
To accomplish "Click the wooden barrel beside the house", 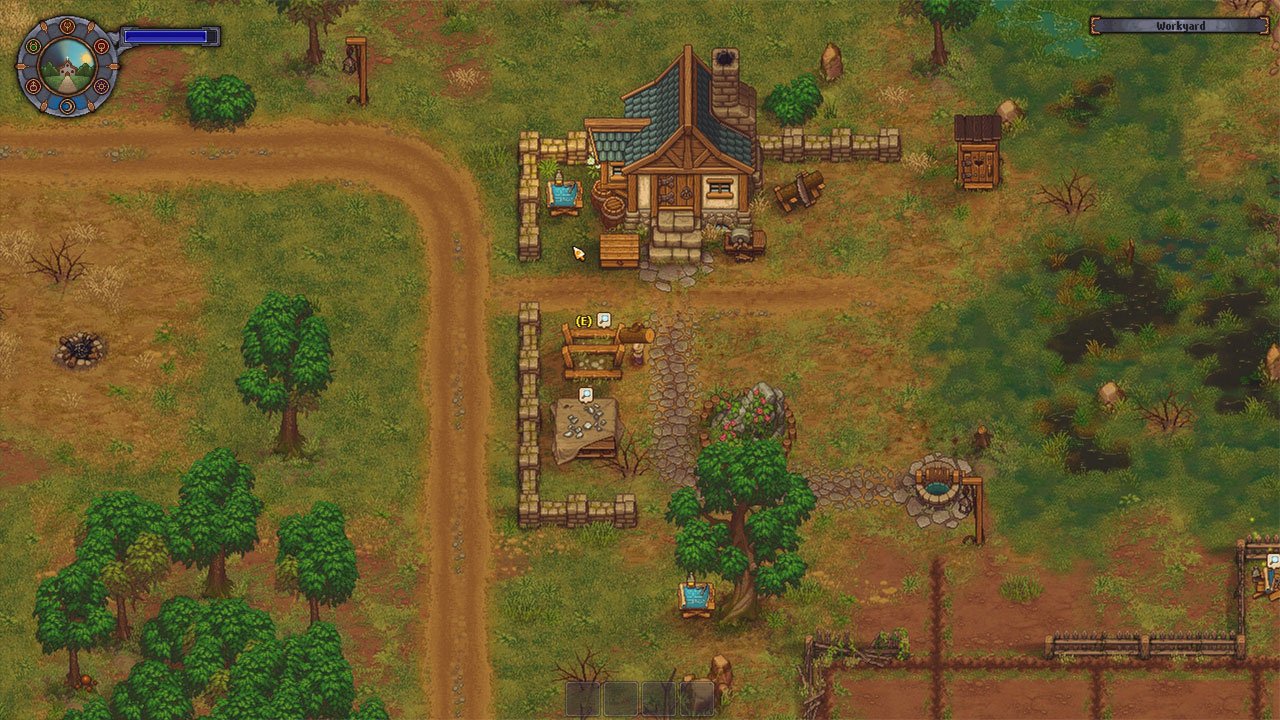I will [x=614, y=210].
